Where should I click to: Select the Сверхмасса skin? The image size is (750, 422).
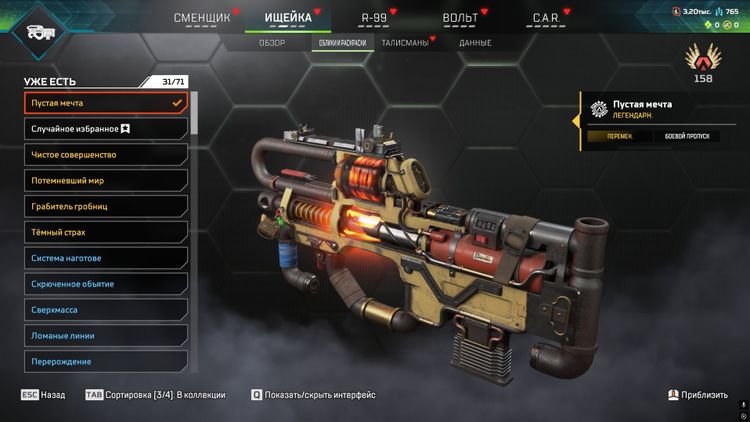[x=106, y=310]
